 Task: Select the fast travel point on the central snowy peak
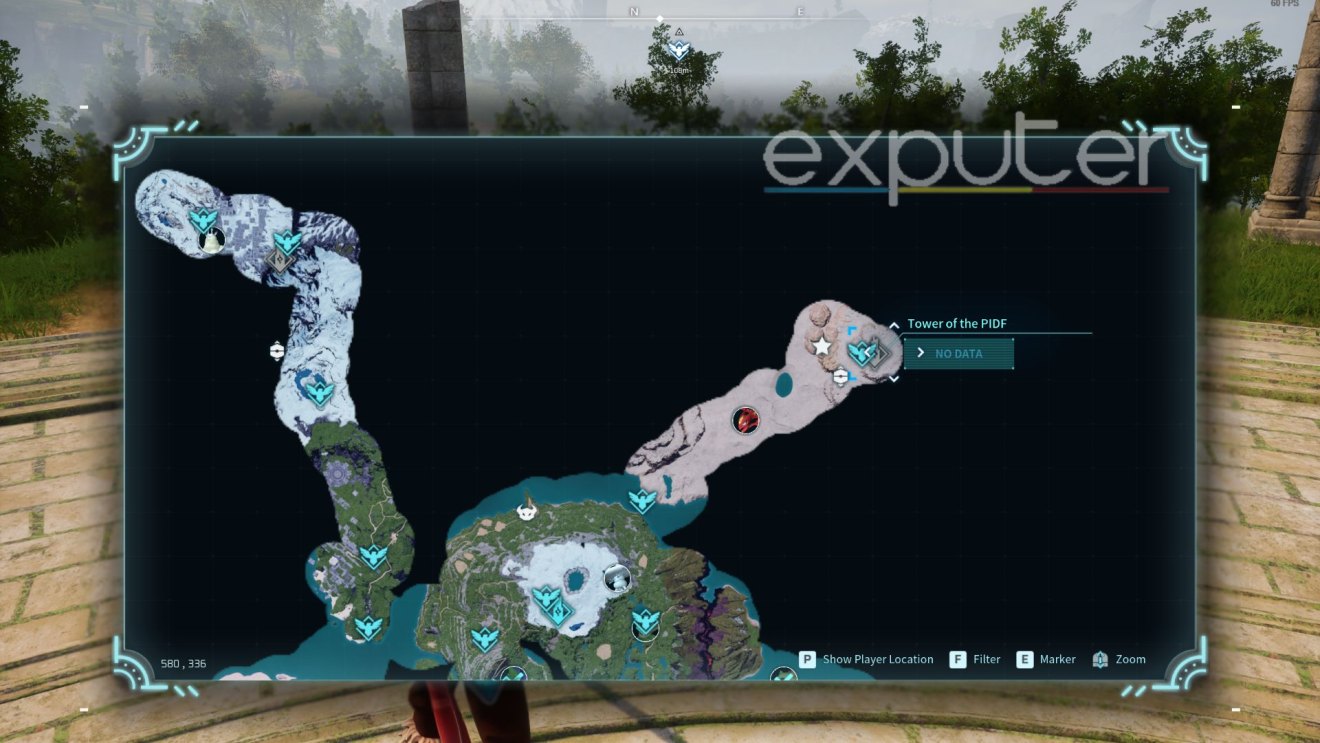tap(546, 597)
